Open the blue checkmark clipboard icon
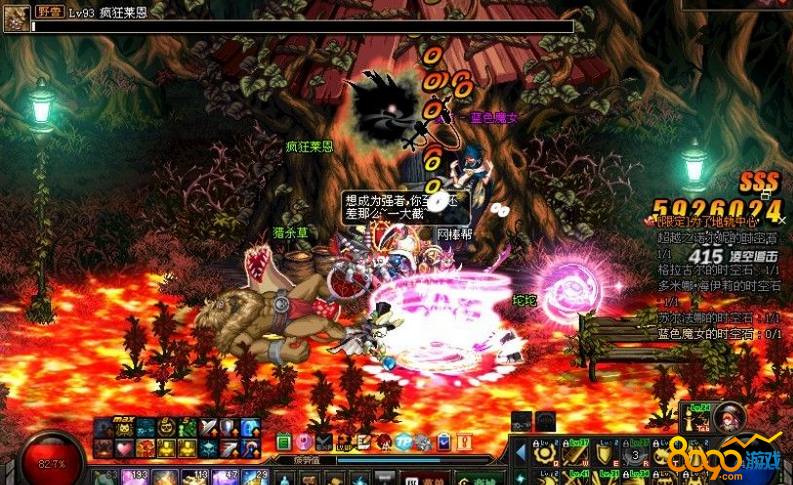The image size is (793, 485). pyautogui.click(x=443, y=441)
